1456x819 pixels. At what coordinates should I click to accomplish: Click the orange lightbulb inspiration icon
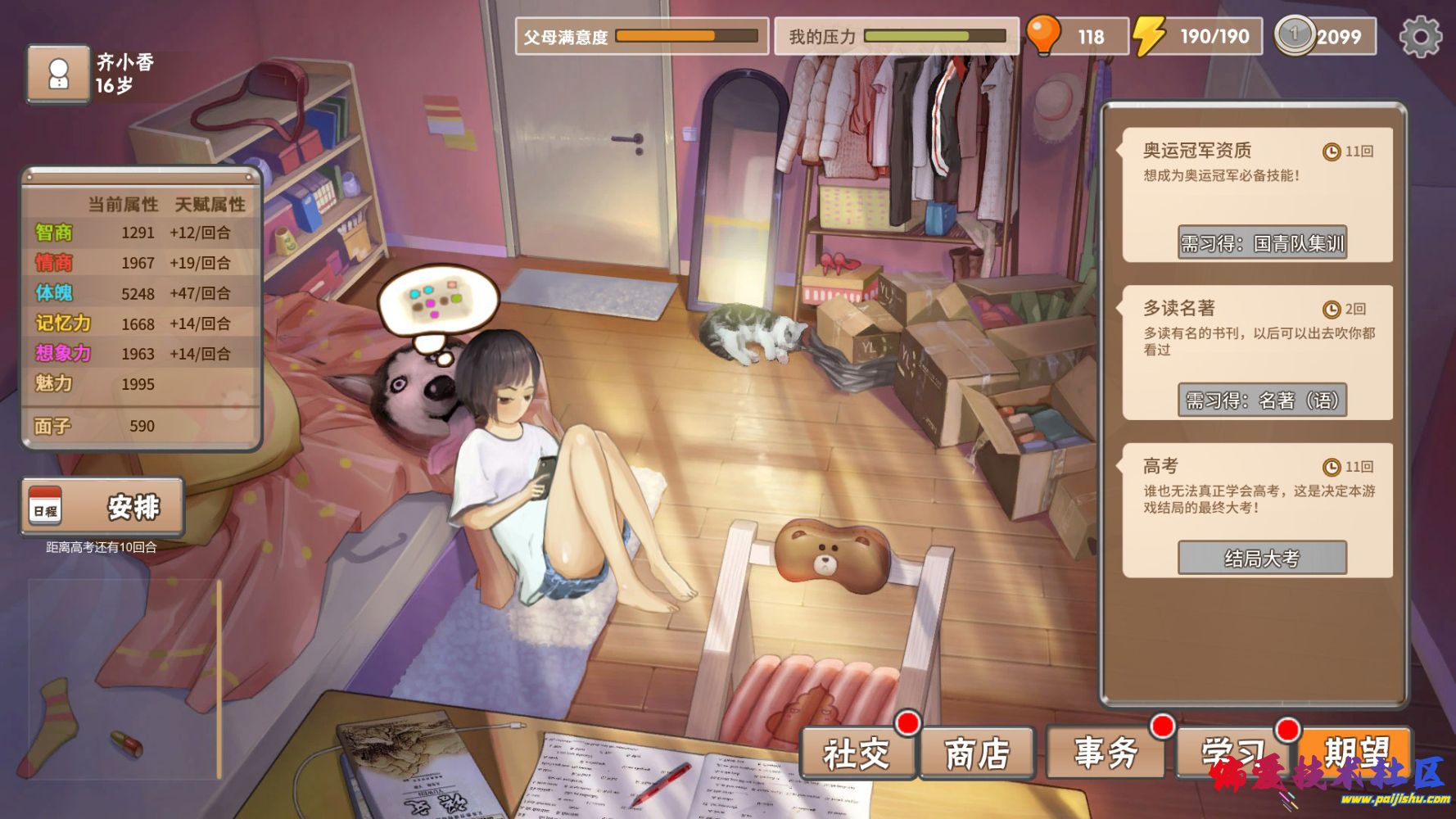pos(1043,35)
